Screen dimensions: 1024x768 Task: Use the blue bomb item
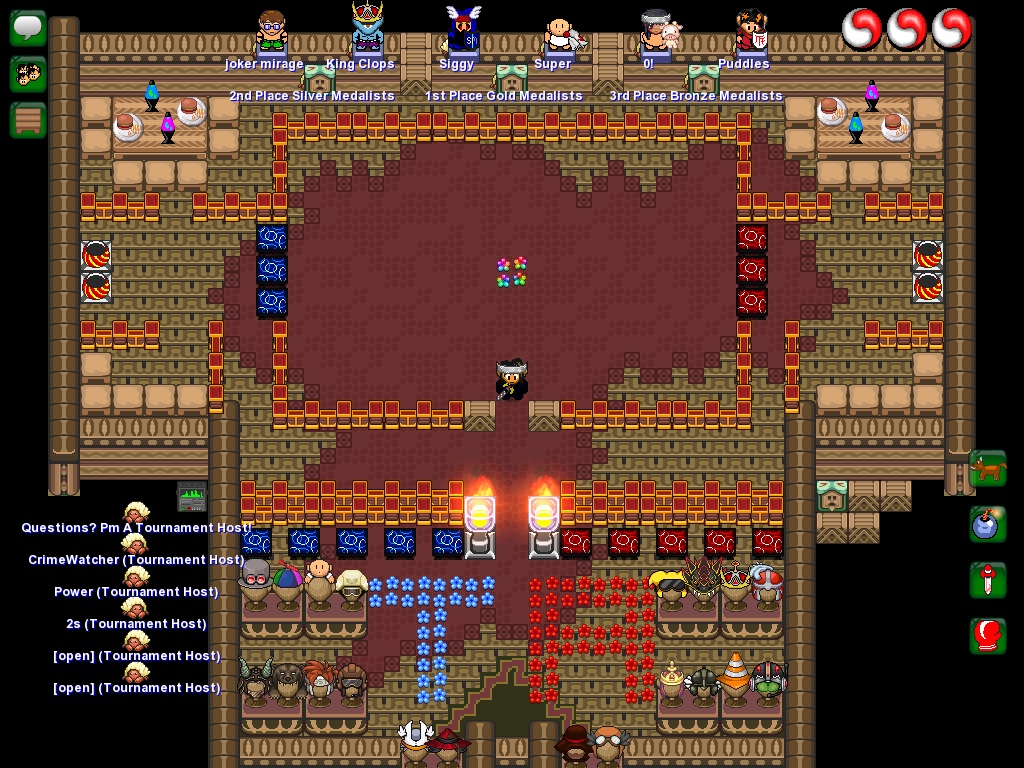987,524
